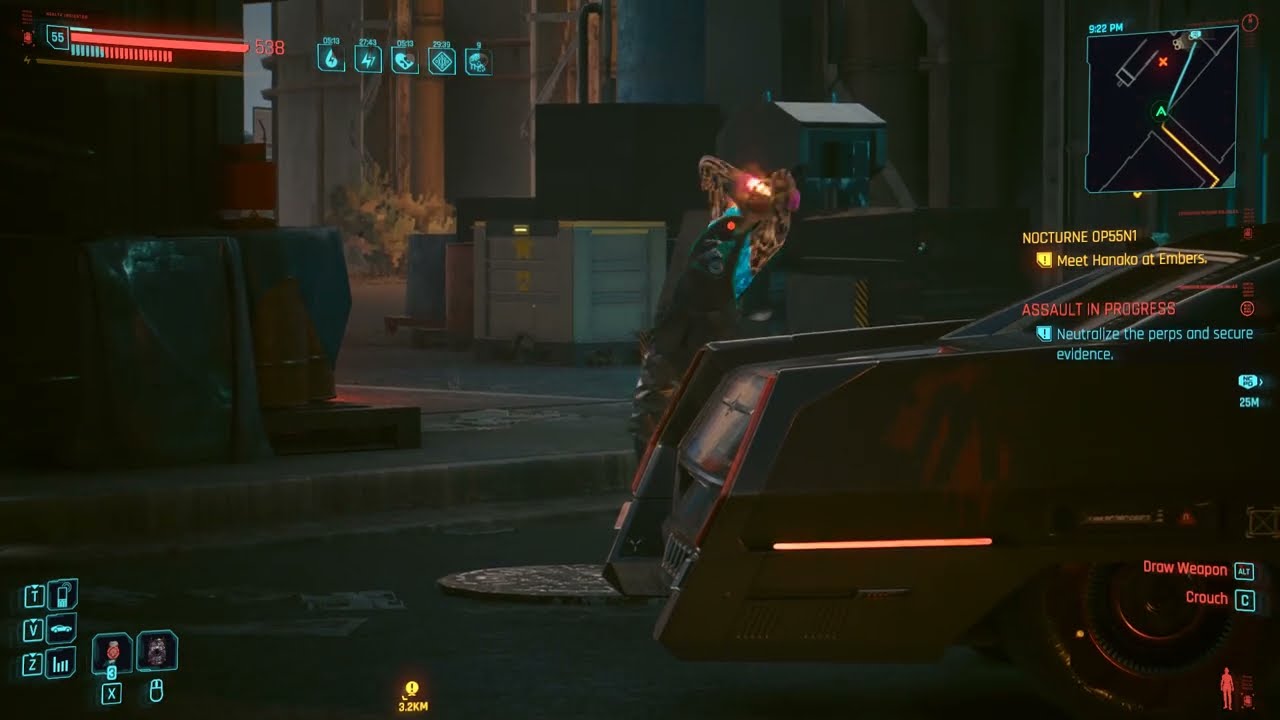Image resolution: width=1280 pixels, height=720 pixels.
Task: Use the red consumable healing item slot
Action: pos(111,652)
